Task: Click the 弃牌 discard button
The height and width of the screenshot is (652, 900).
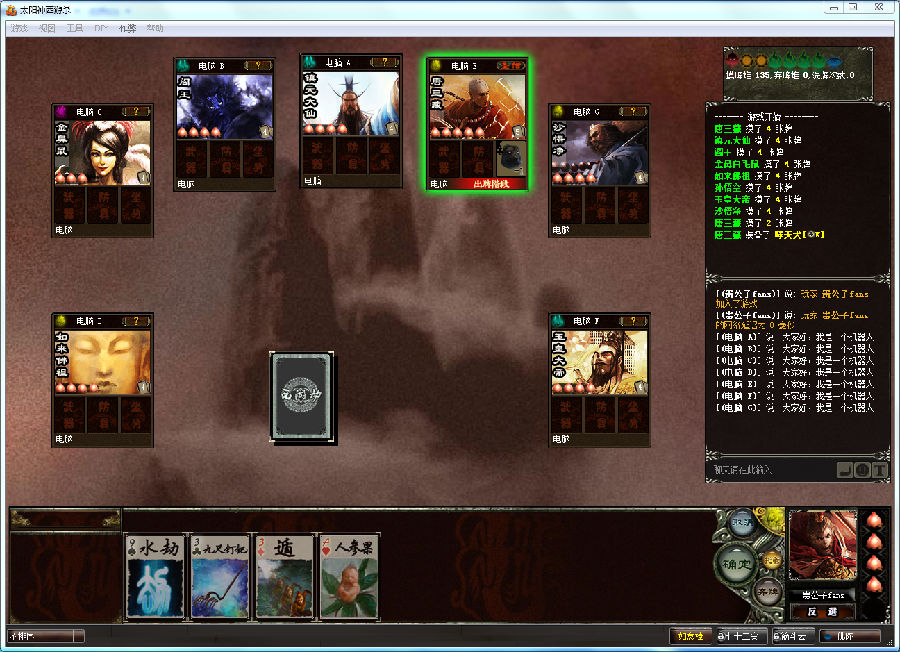Action: pyautogui.click(x=768, y=590)
